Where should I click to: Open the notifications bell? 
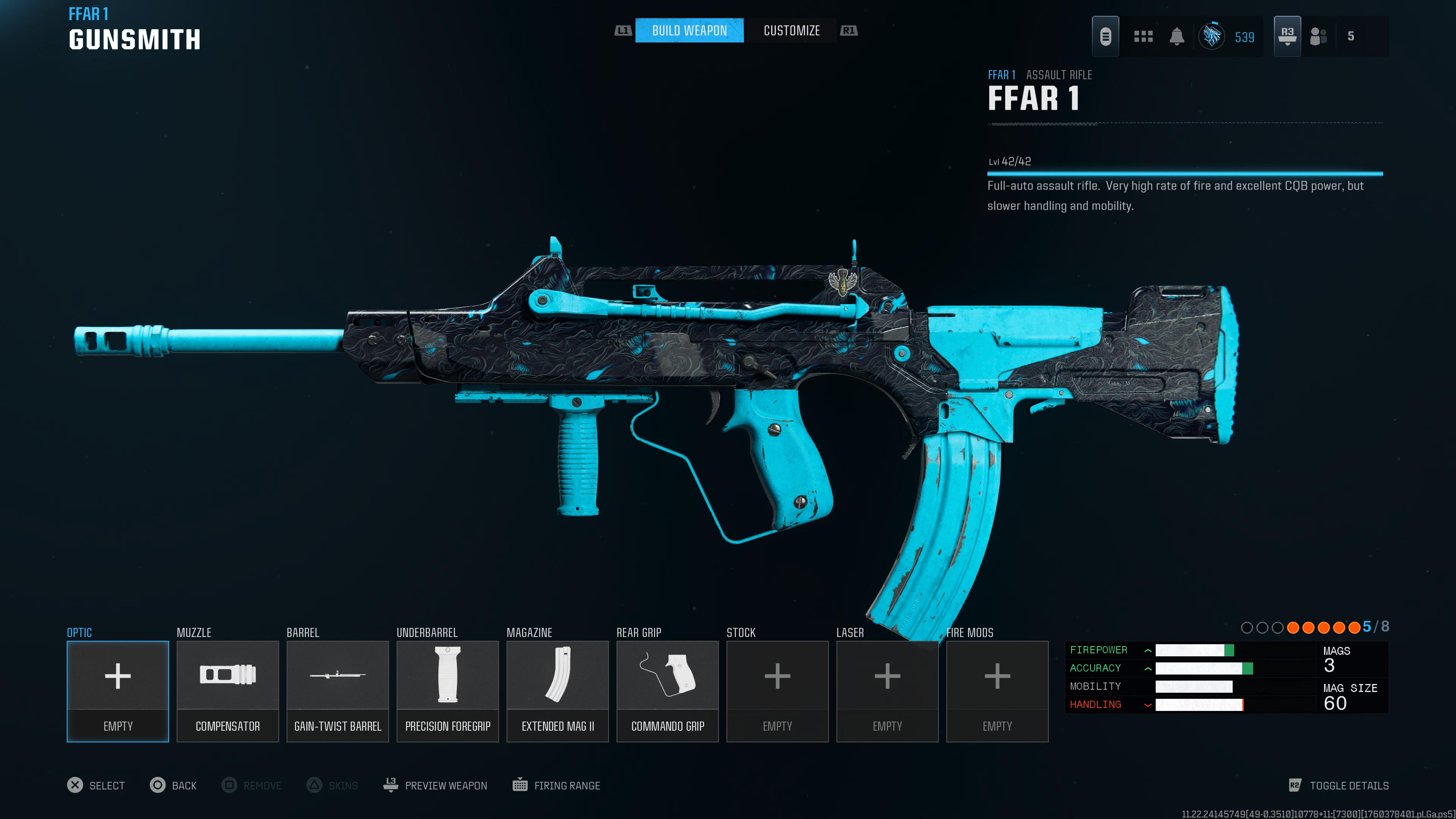[1177, 37]
